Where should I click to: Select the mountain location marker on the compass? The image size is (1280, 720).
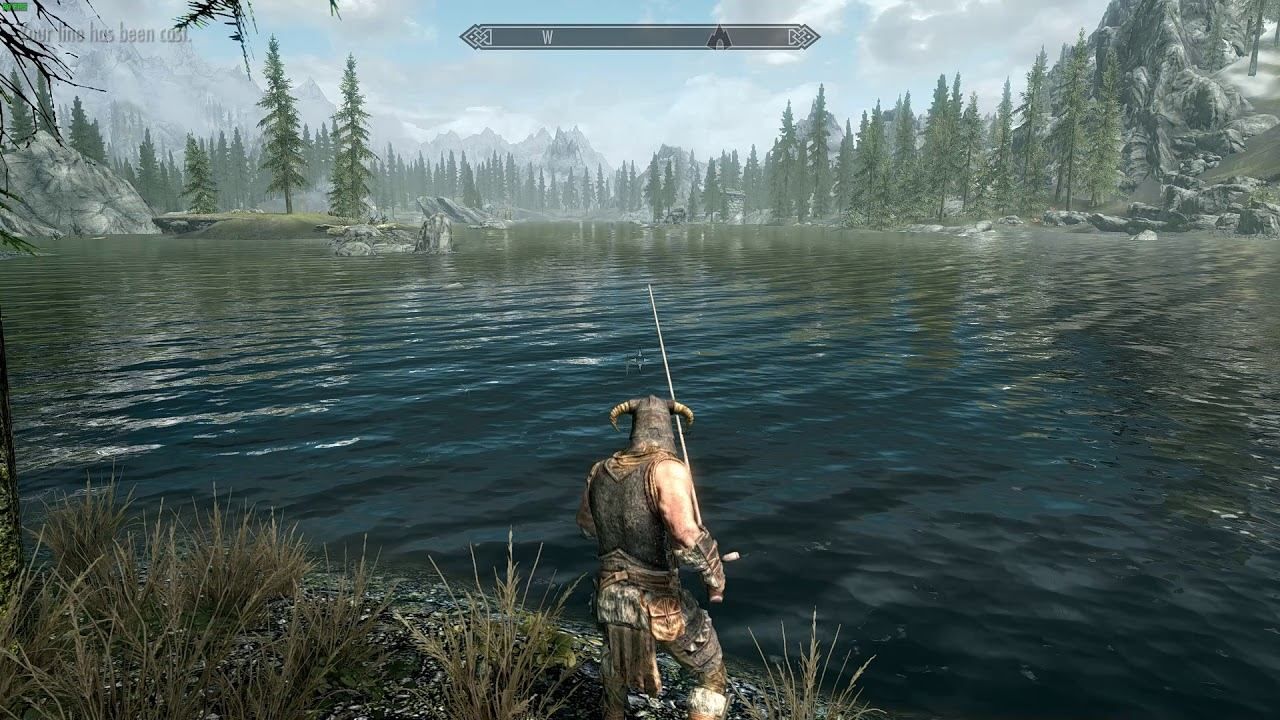[x=722, y=36]
